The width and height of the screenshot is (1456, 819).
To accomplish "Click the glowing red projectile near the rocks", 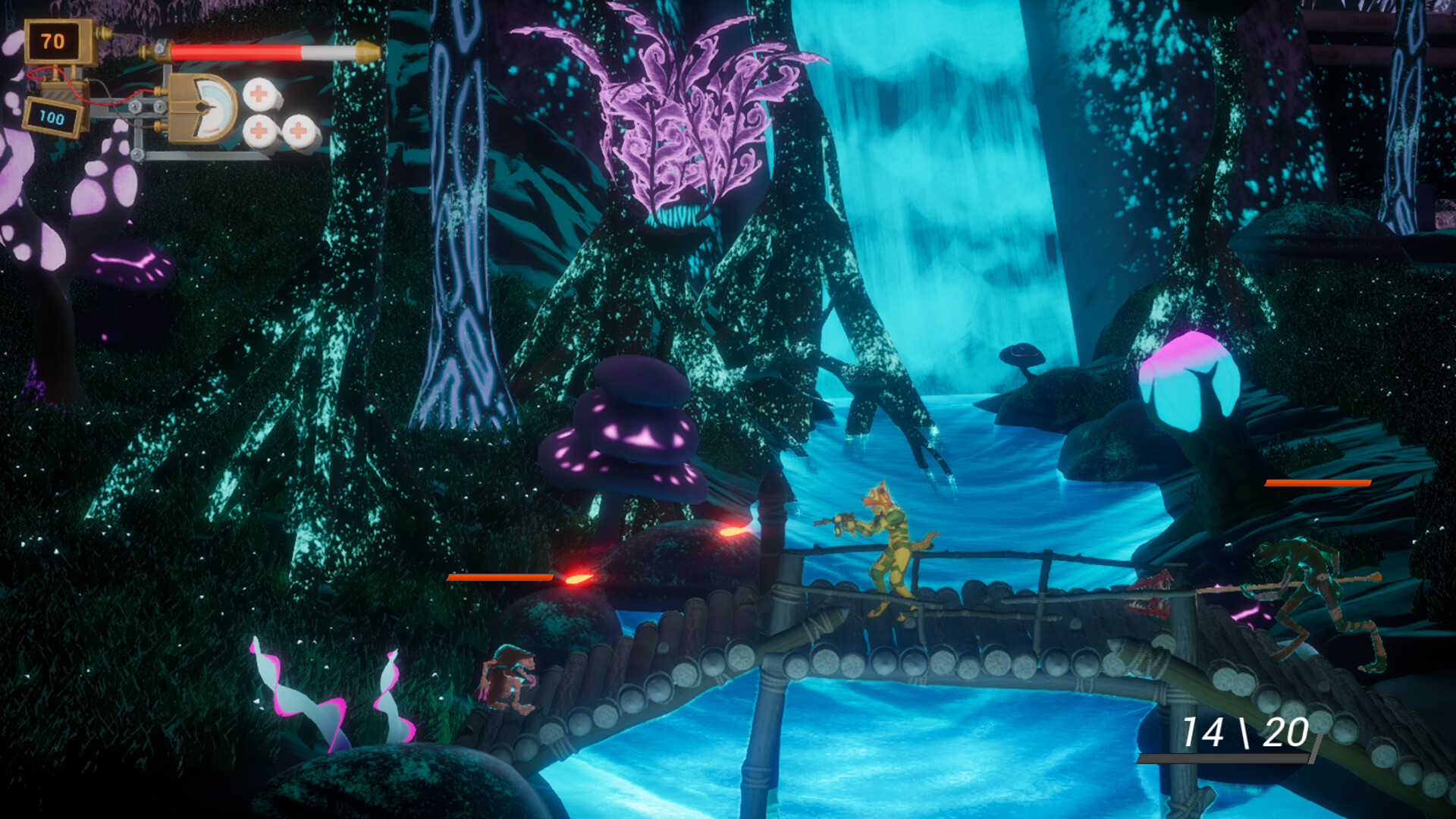I will [732, 531].
